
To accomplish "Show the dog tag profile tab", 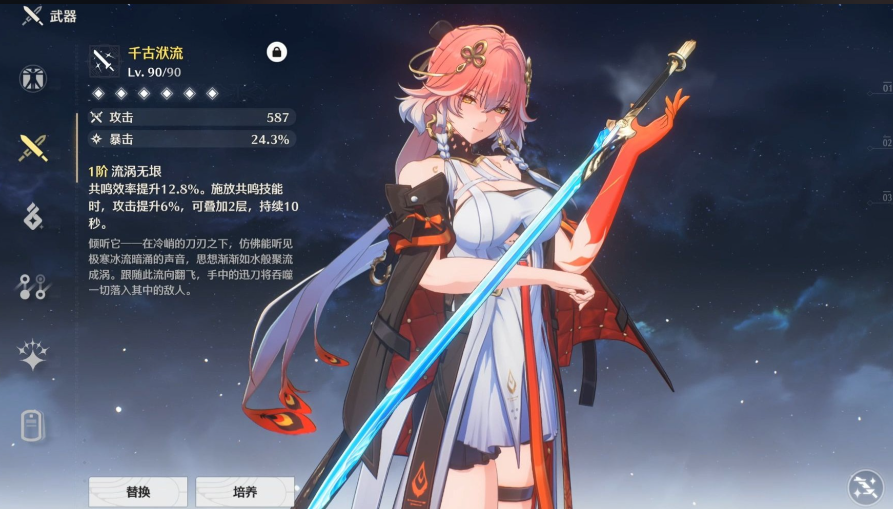I will [x=33, y=425].
